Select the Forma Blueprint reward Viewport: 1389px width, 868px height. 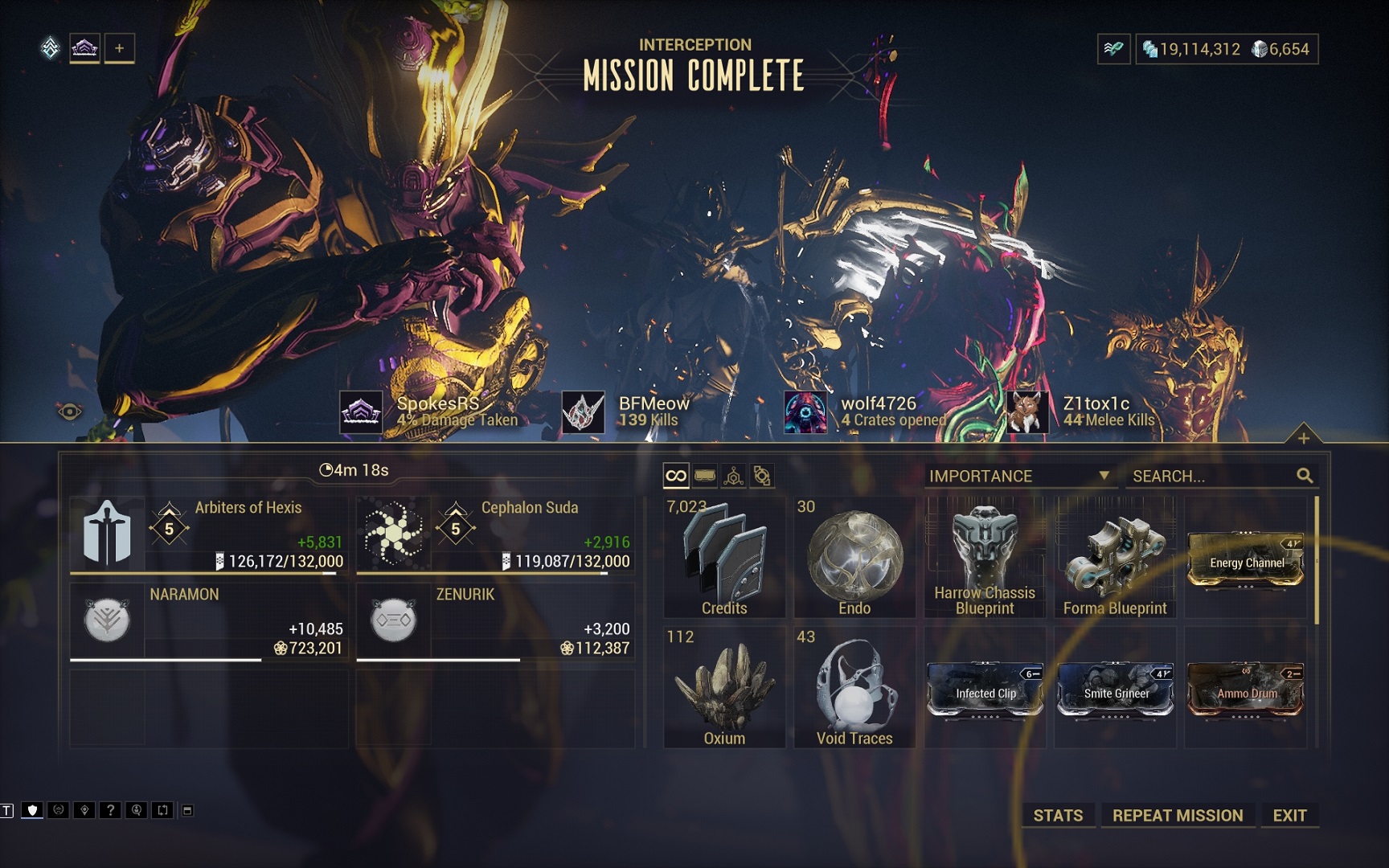(x=1115, y=557)
